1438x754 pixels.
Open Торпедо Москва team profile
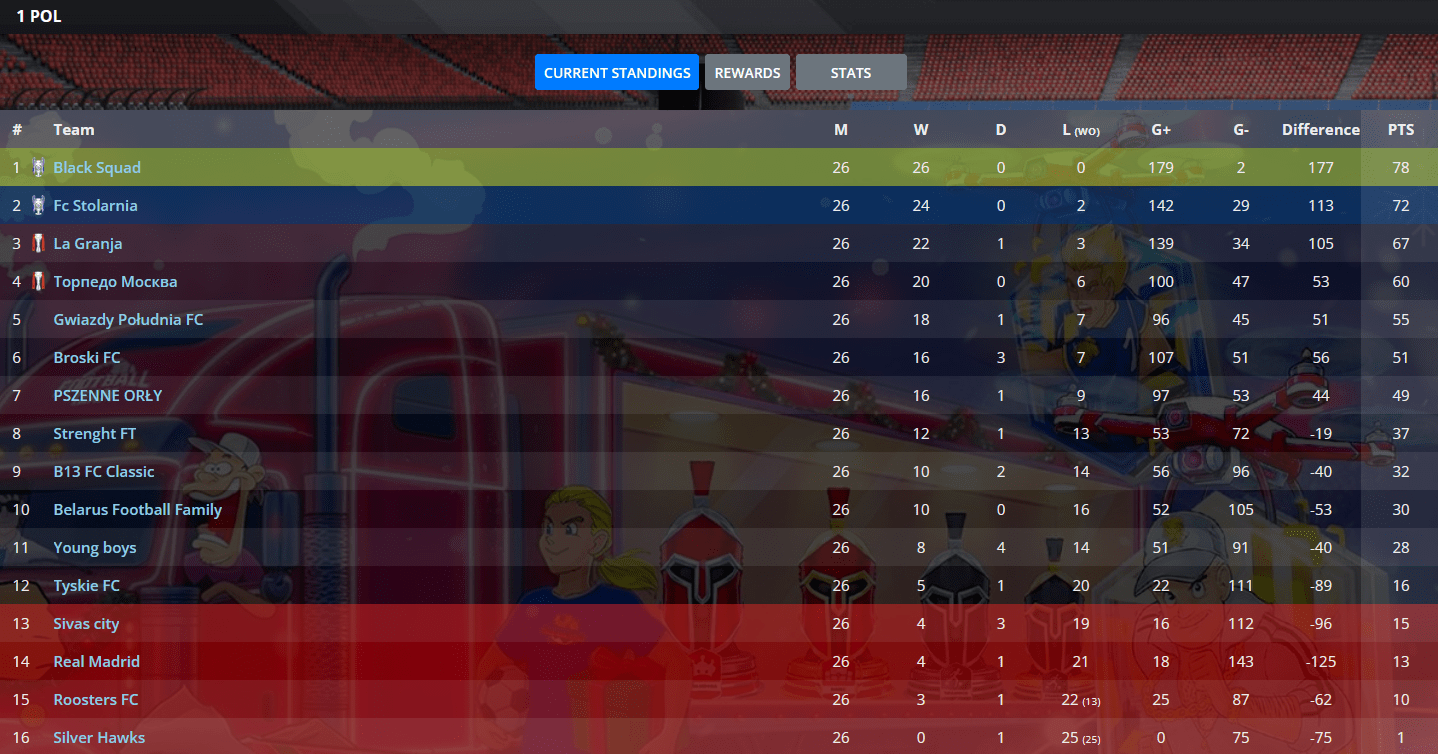pyautogui.click(x=115, y=282)
